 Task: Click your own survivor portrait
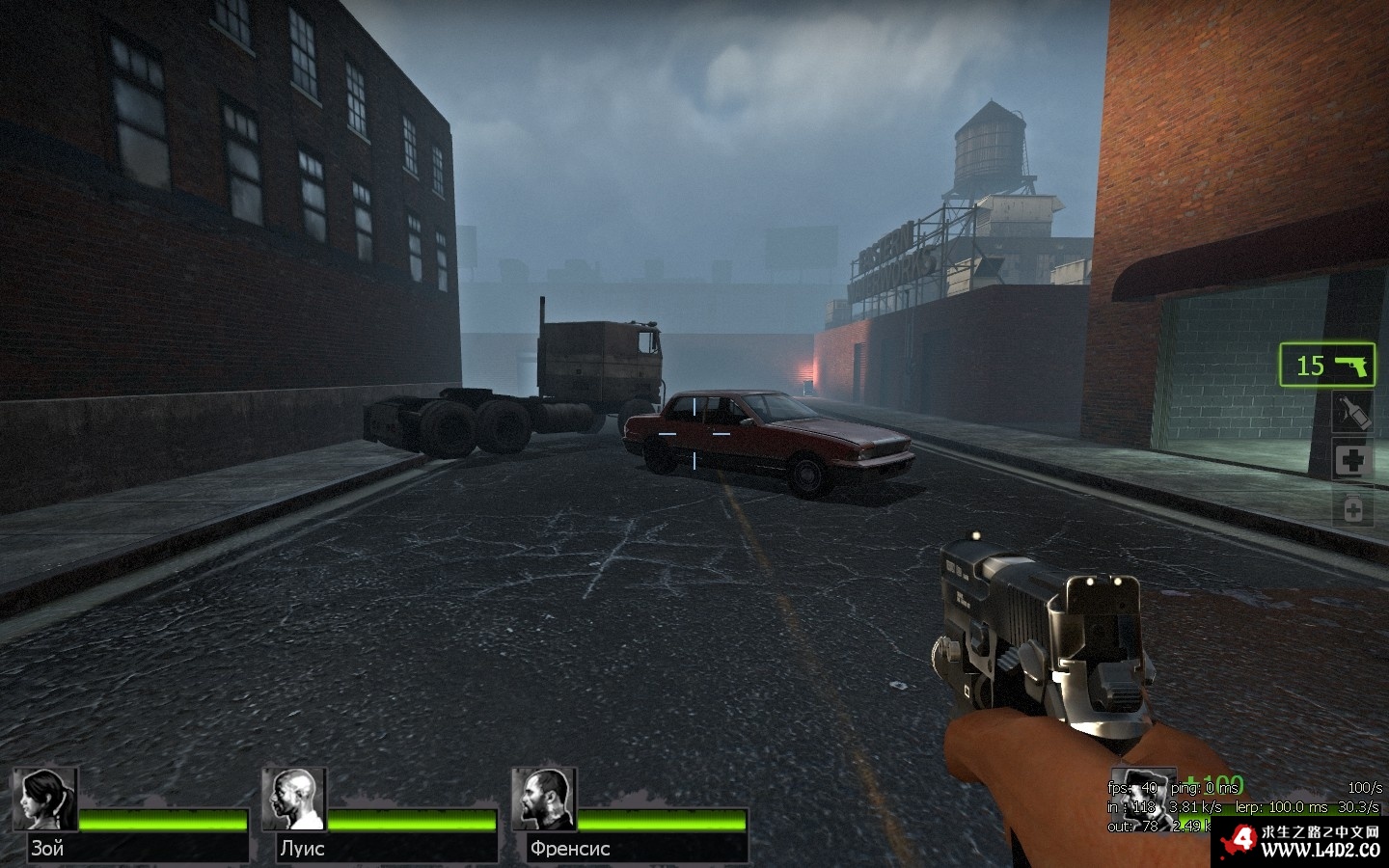point(1142,797)
